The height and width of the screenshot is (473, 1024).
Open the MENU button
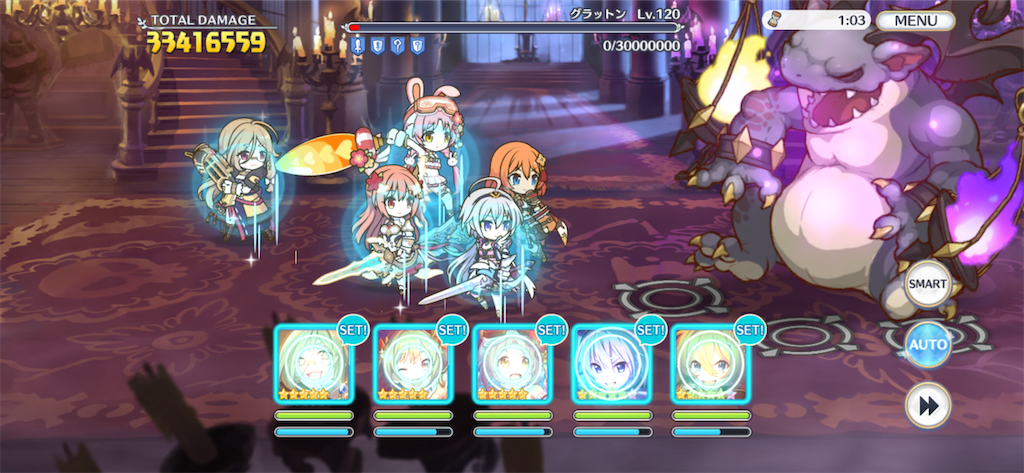915,21
